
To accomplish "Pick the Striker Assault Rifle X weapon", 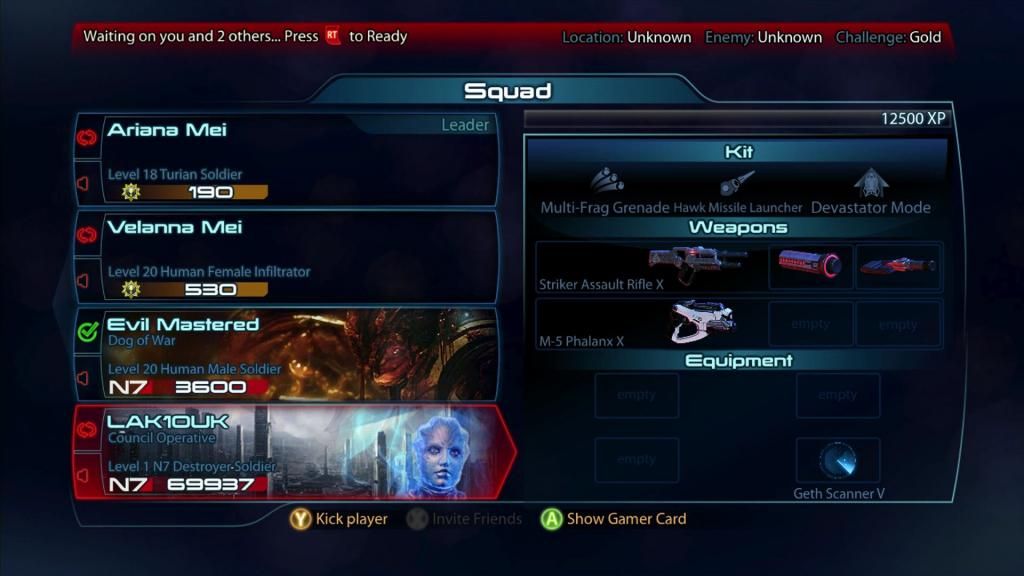I will coord(650,267).
